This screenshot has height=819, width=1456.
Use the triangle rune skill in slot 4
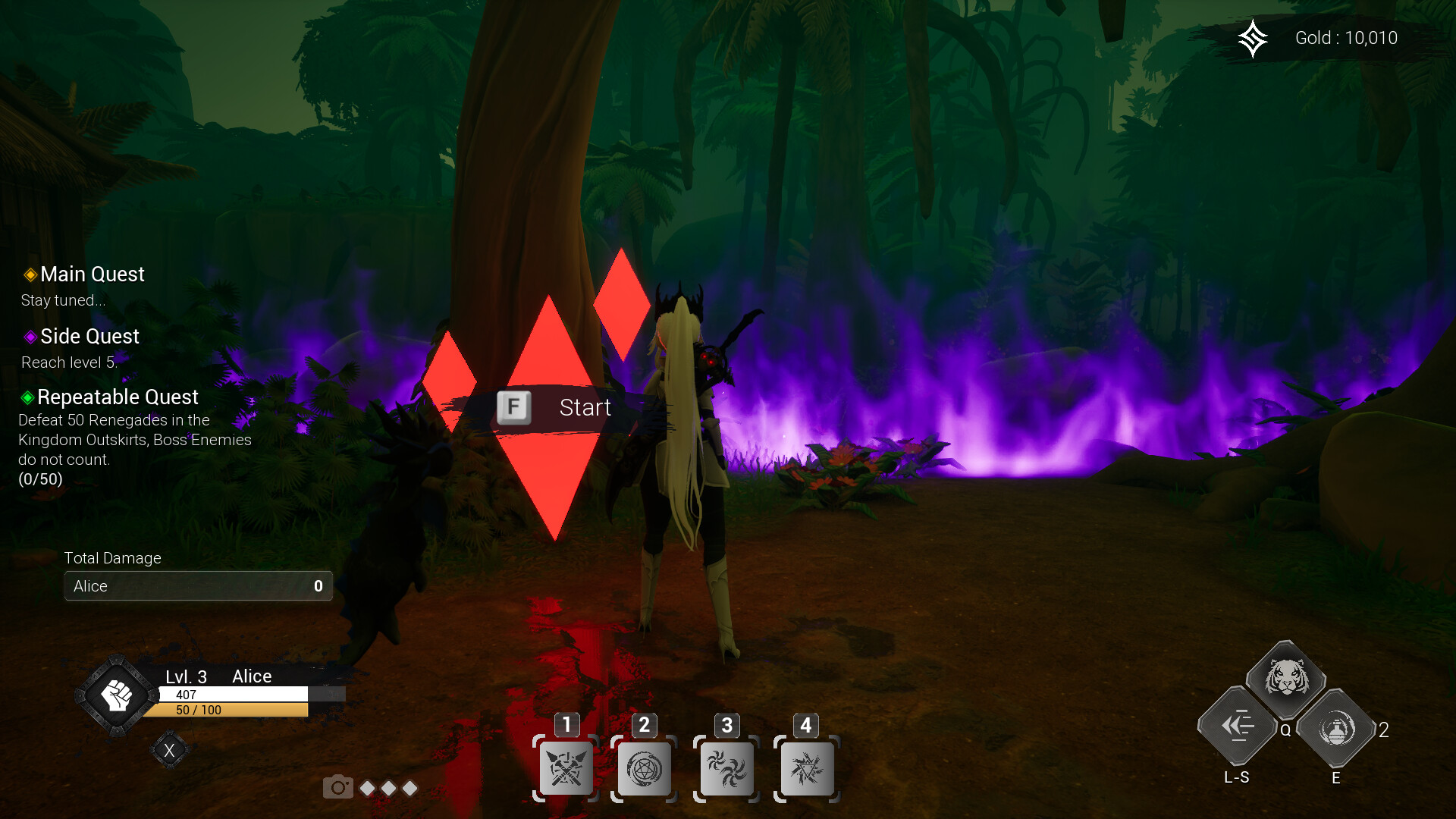click(808, 768)
